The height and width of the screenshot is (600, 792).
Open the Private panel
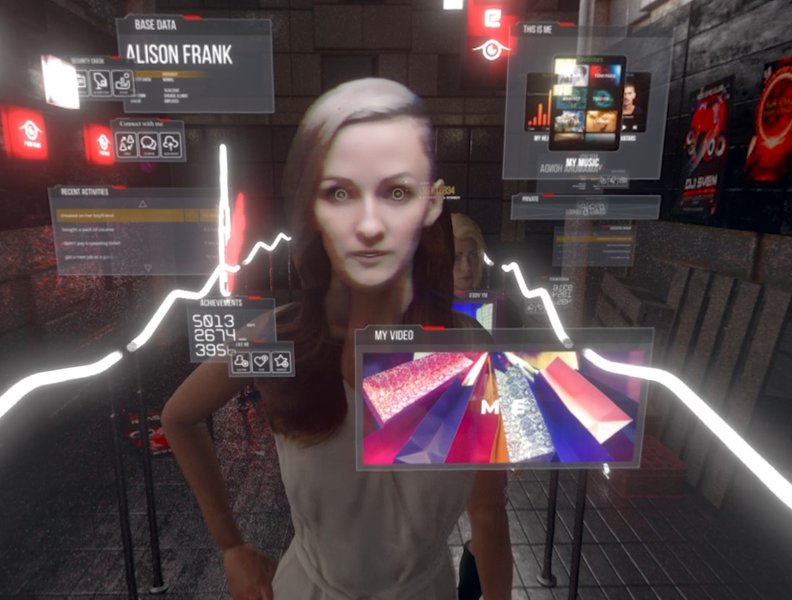(x=585, y=207)
